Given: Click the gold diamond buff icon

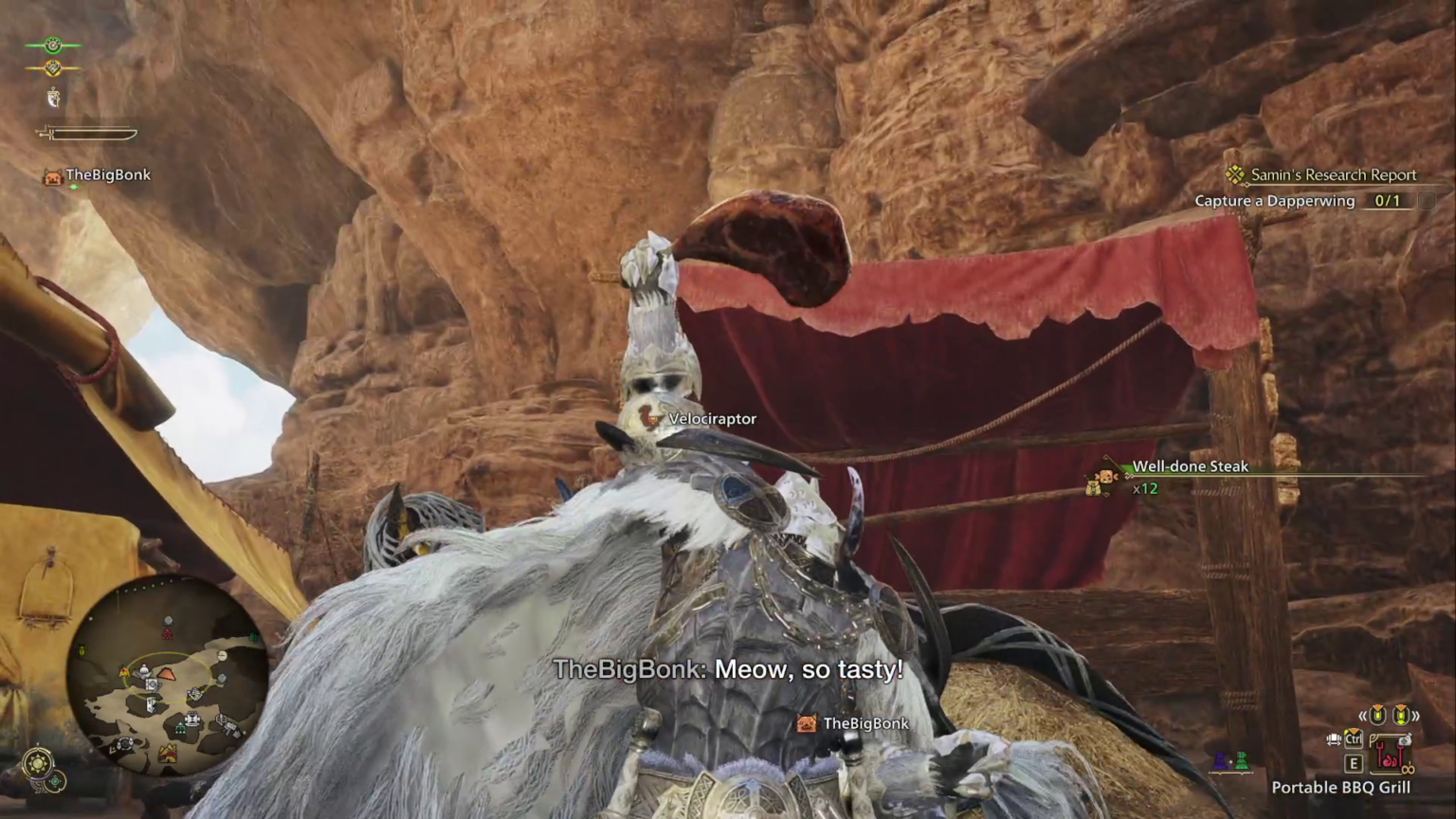Looking at the screenshot, I should click(53, 67).
